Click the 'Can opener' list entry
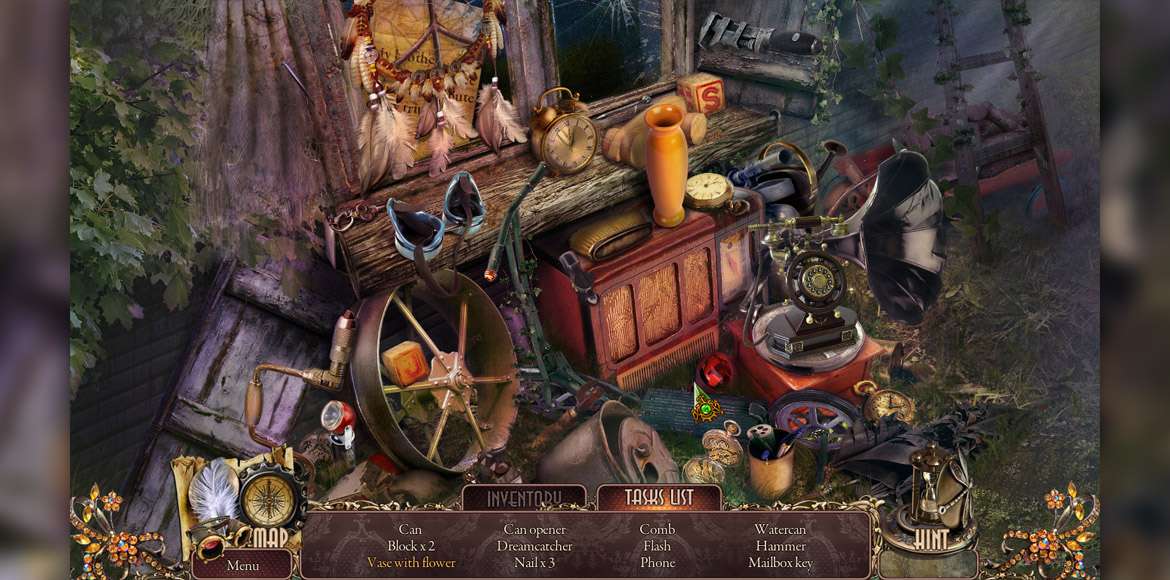The width and height of the screenshot is (1170, 580). (535, 529)
